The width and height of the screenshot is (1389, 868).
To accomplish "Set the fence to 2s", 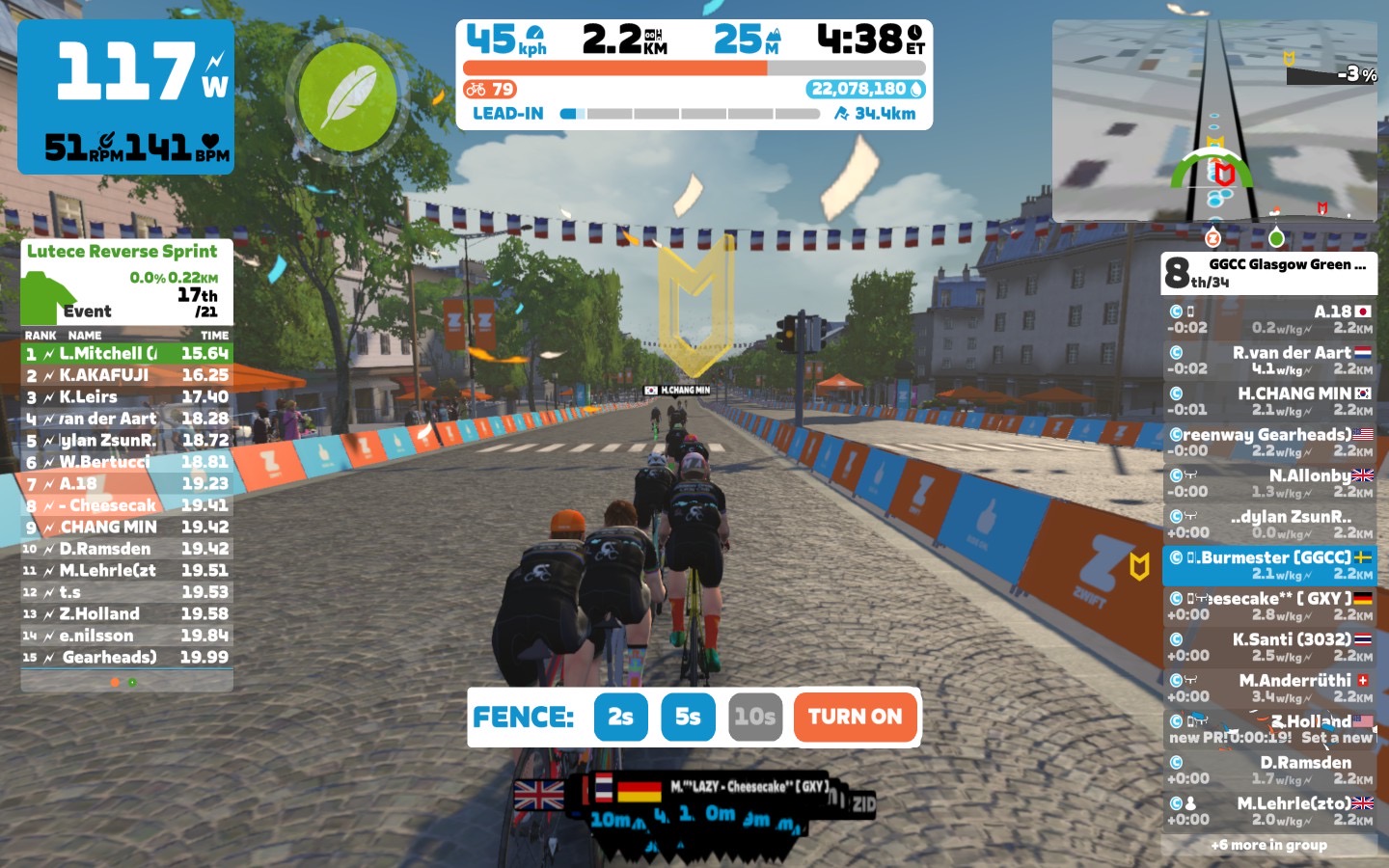I will (620, 717).
